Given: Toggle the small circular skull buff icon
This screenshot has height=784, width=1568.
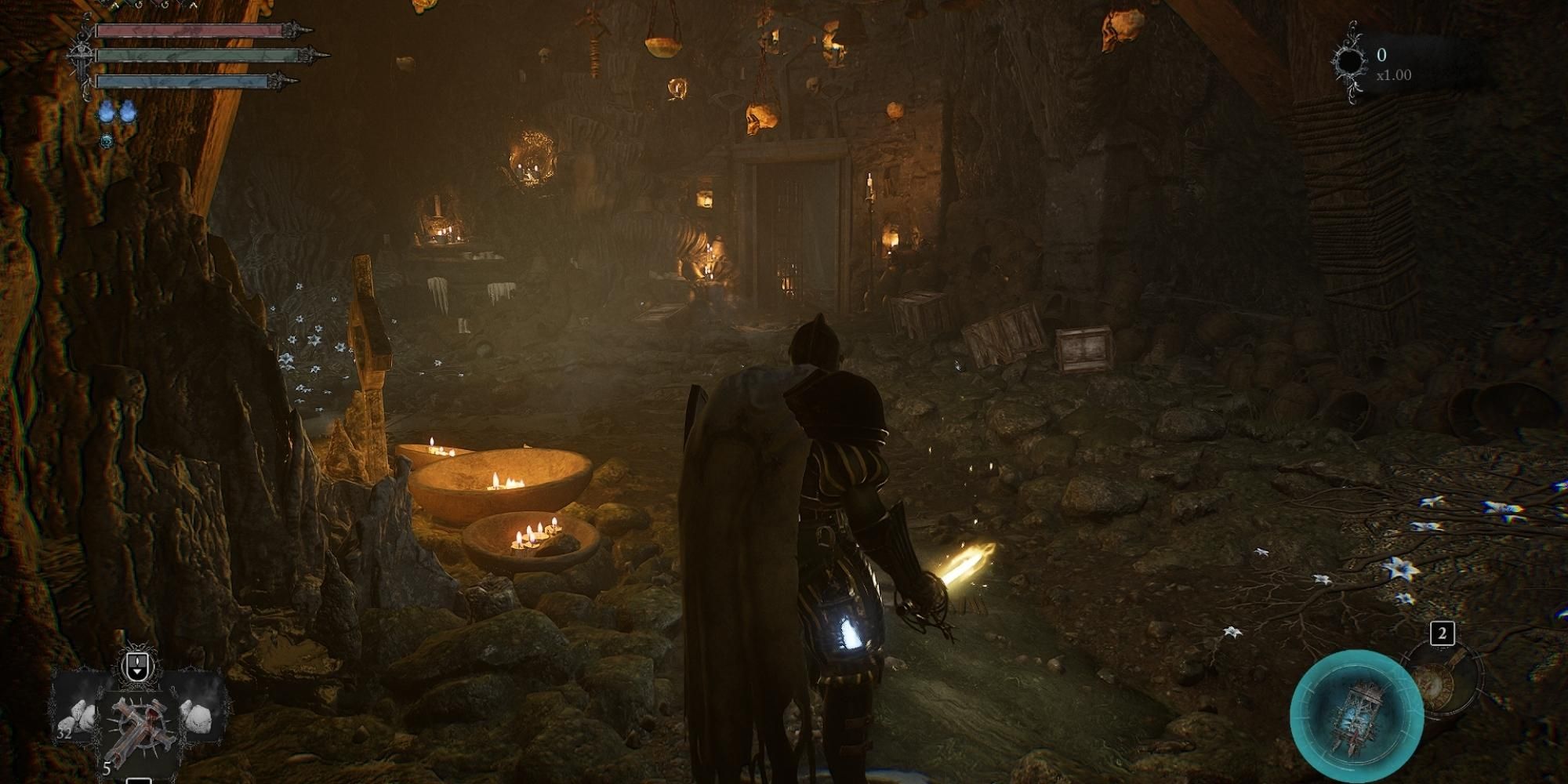Looking at the screenshot, I should coord(107,142).
